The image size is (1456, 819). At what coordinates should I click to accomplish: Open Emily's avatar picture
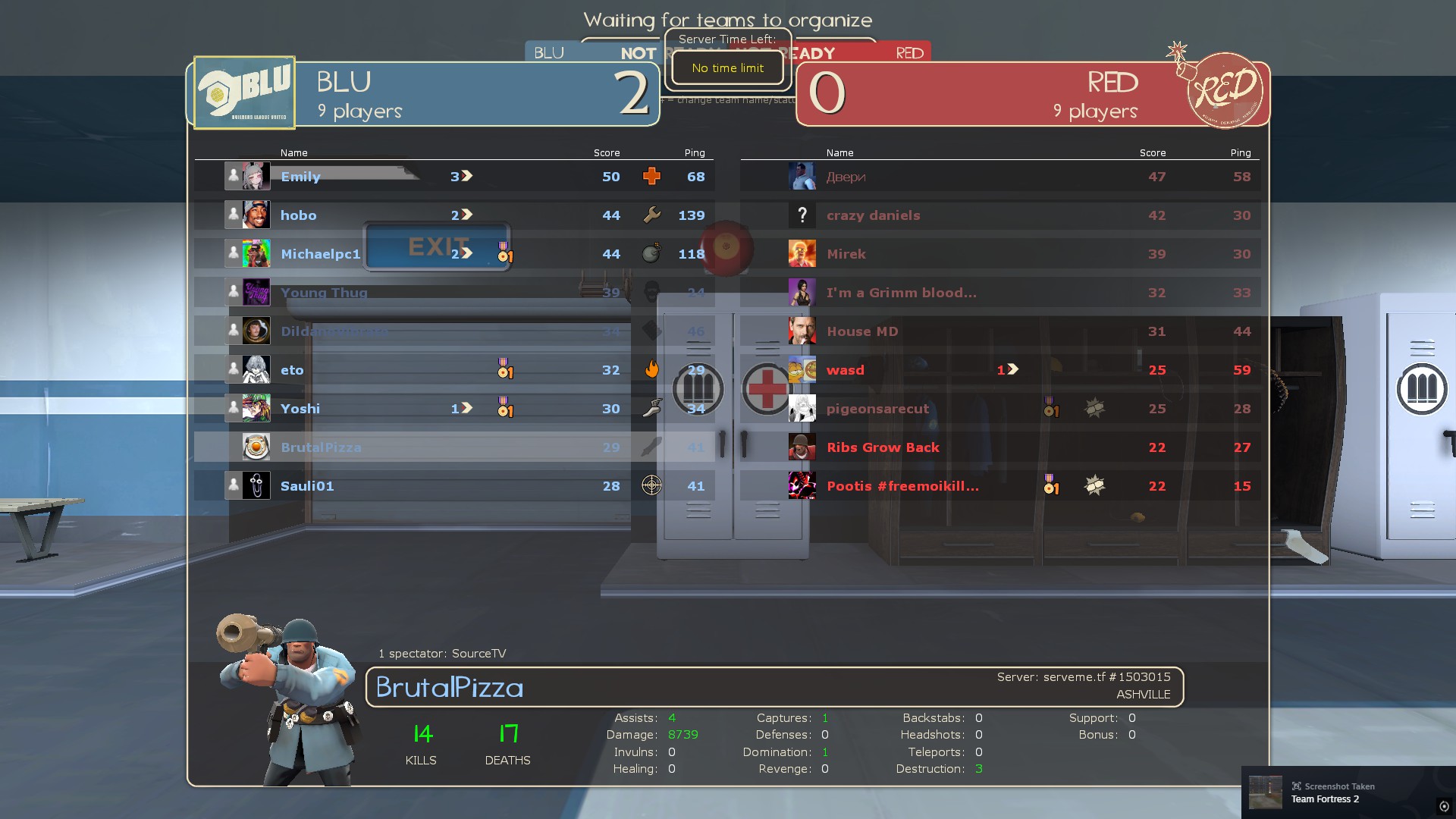tap(256, 177)
